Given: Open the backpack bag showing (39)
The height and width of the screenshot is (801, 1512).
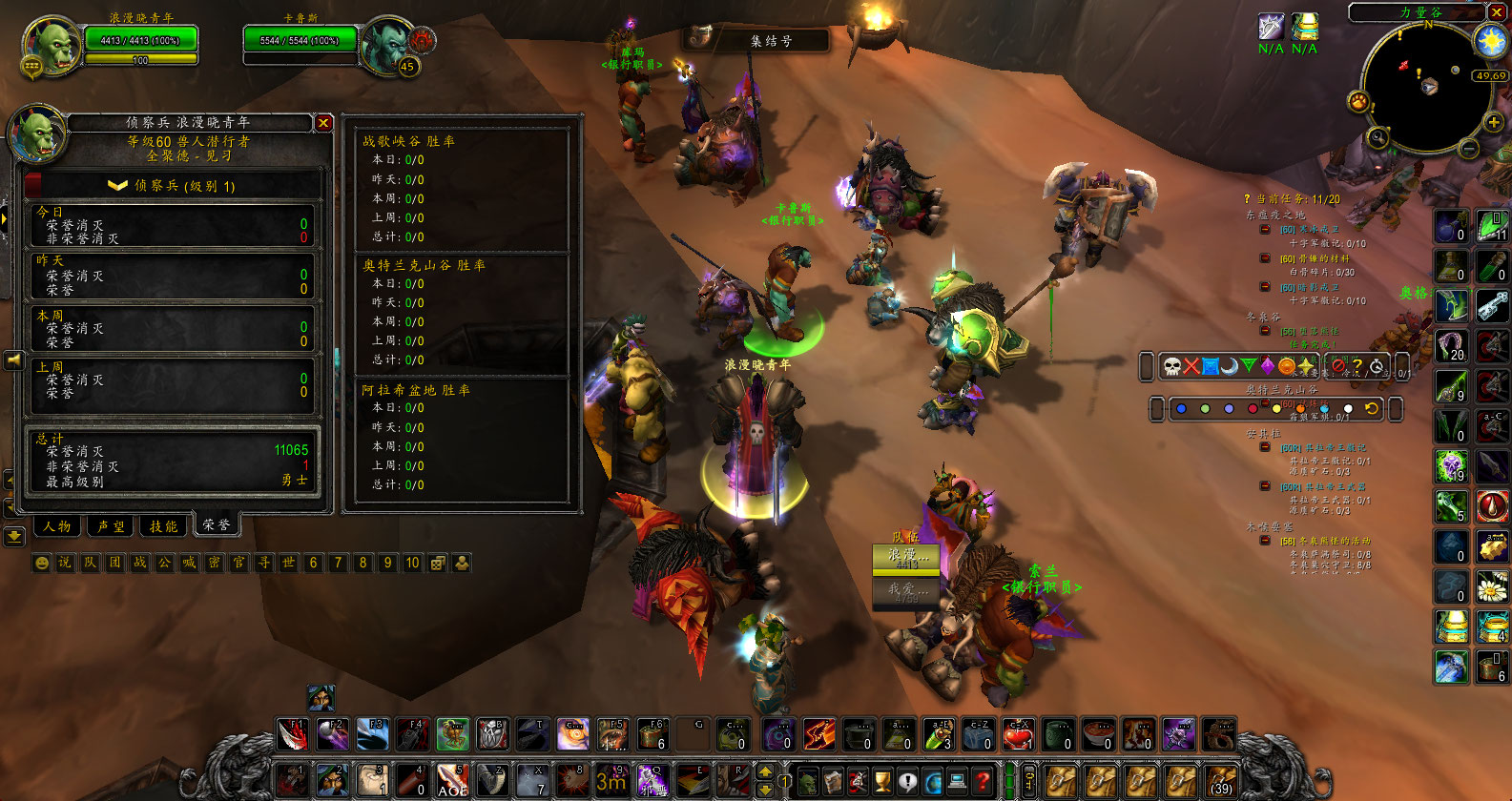Looking at the screenshot, I should point(1220,781).
